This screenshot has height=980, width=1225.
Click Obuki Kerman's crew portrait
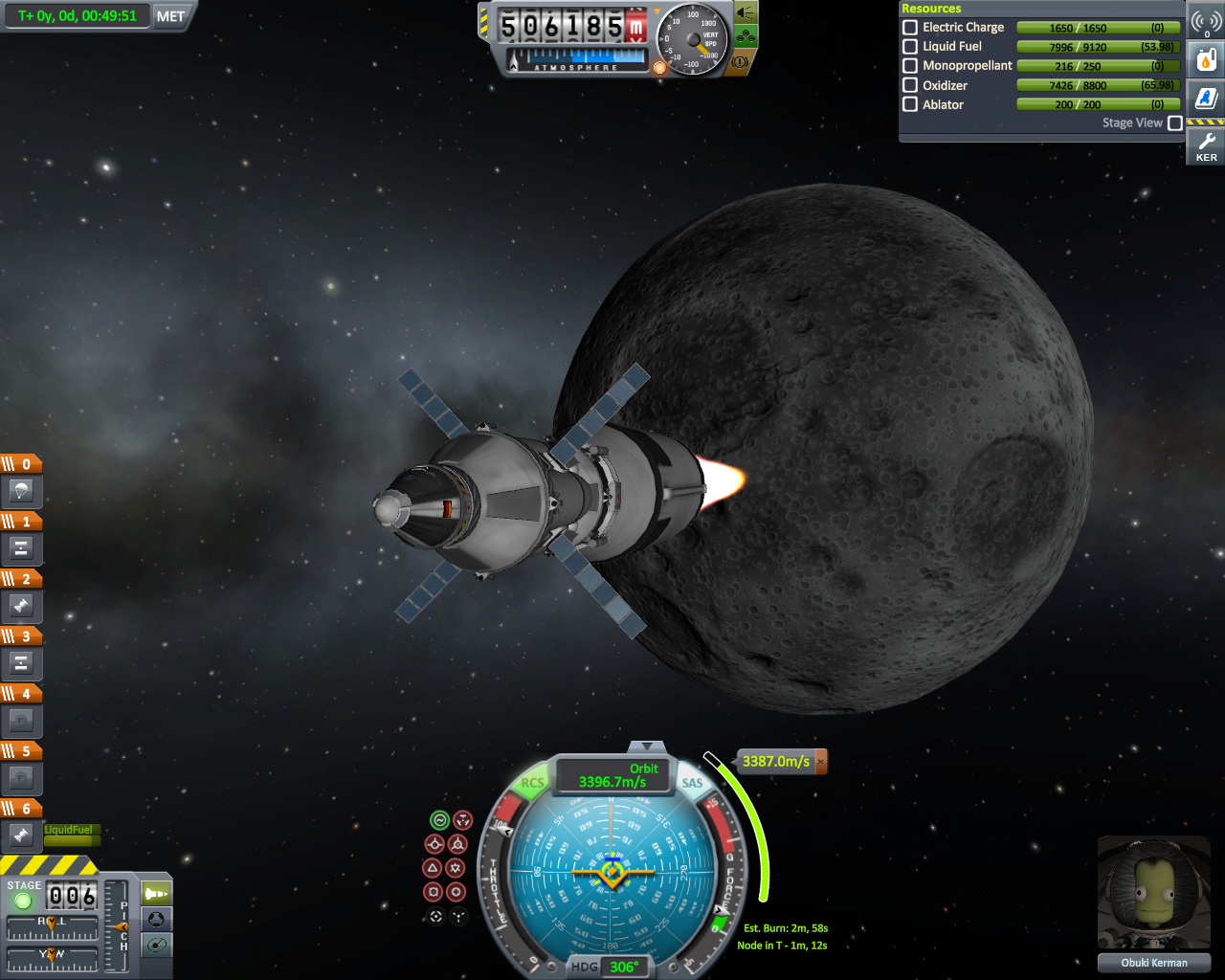1153,895
